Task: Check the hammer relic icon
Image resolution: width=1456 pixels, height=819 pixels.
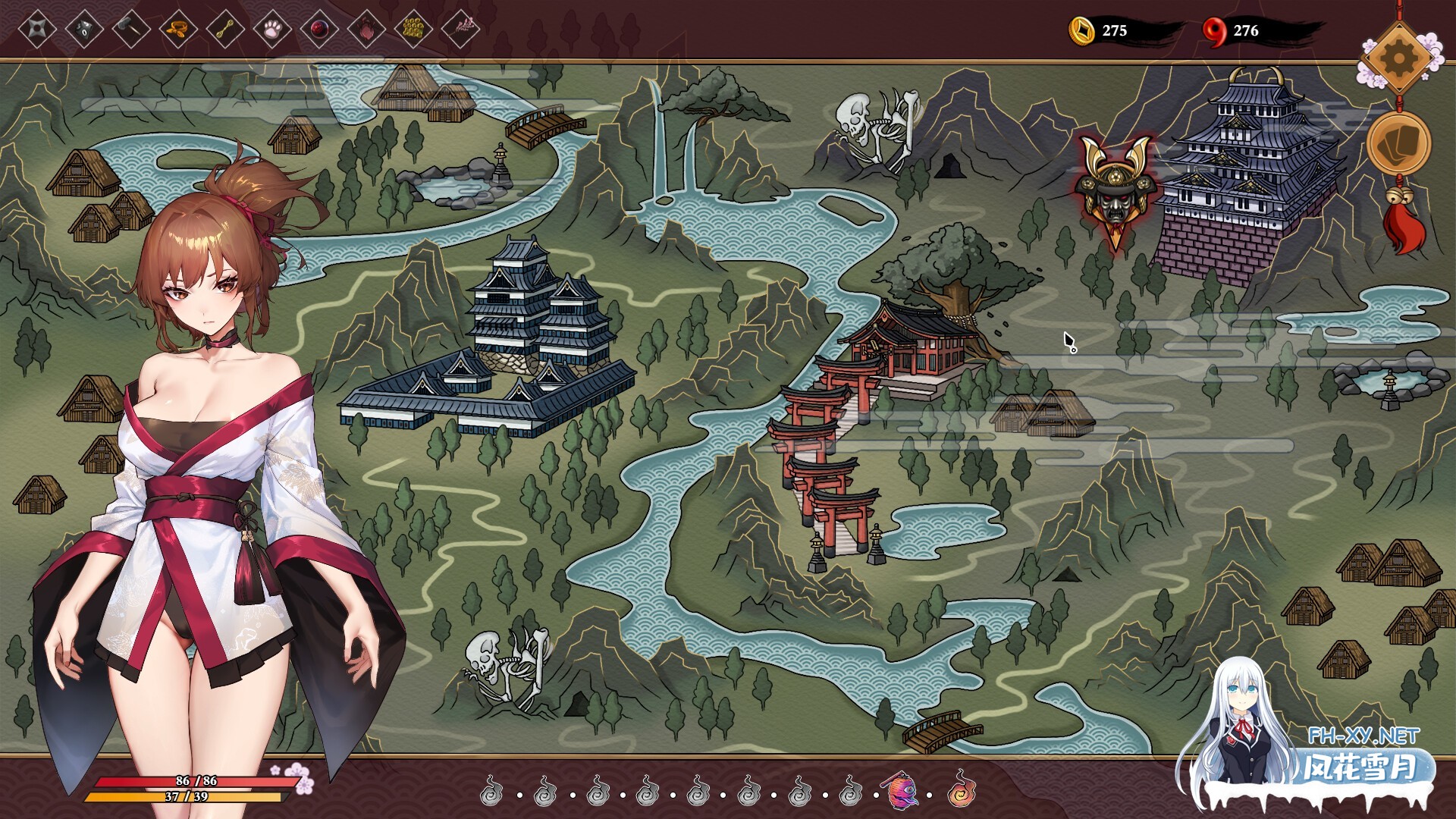Action: [131, 30]
